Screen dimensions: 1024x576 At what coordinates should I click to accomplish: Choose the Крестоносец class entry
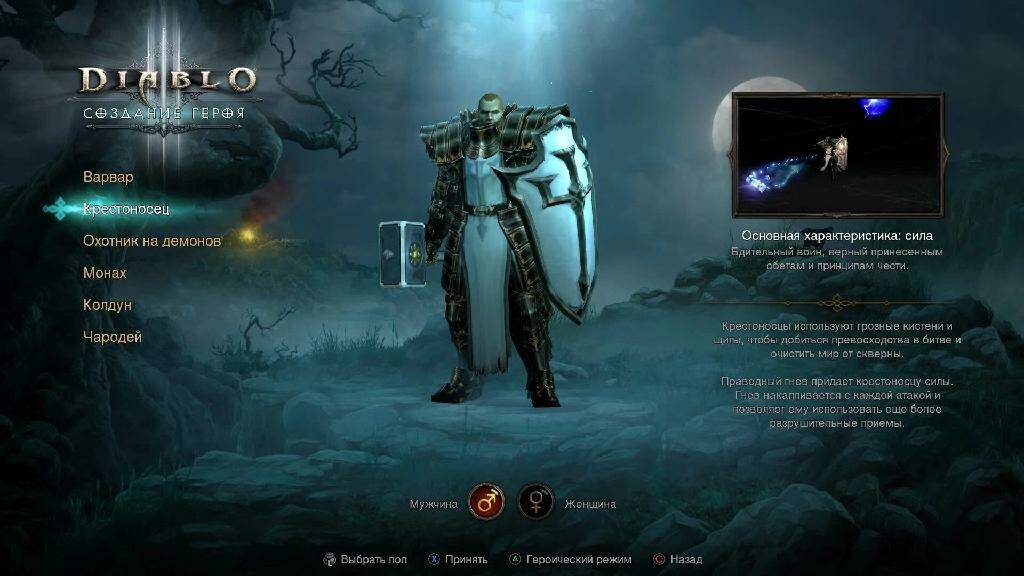(x=126, y=209)
